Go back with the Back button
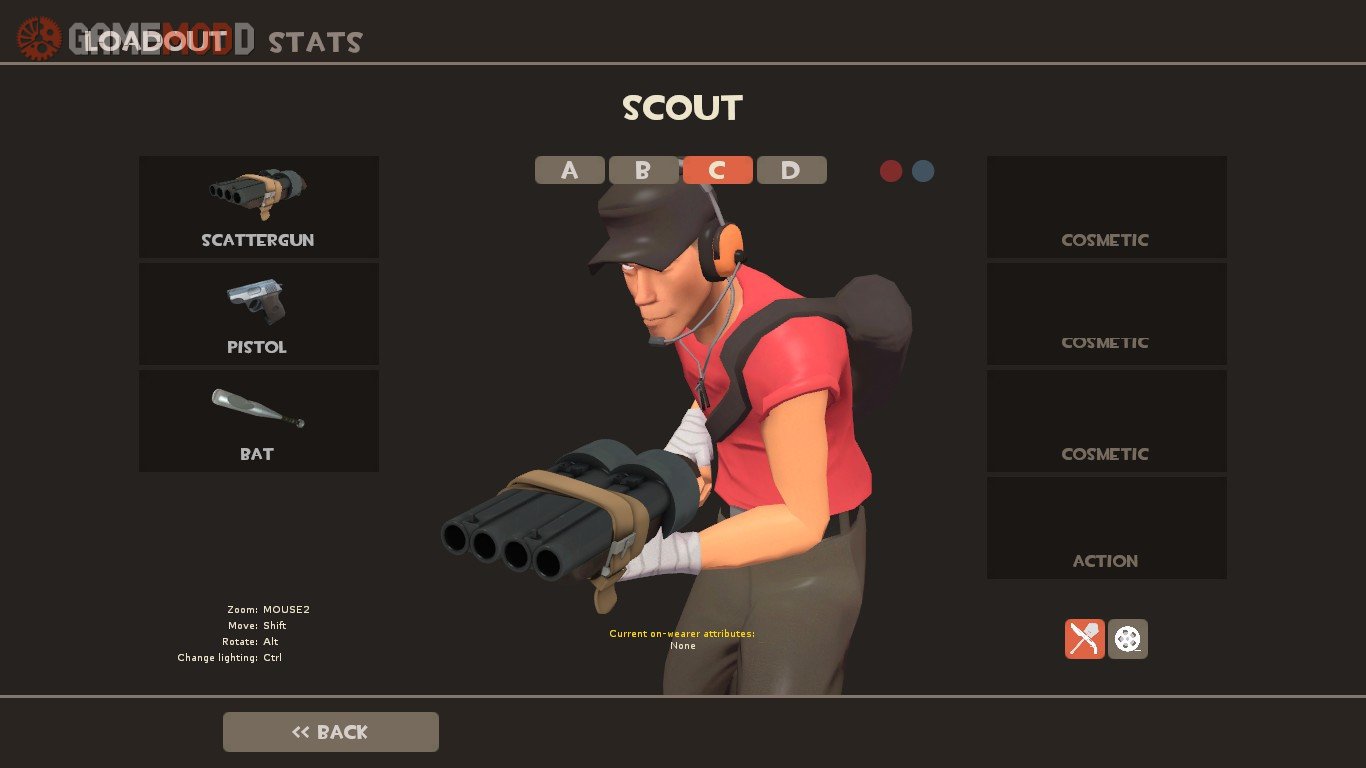 (331, 732)
